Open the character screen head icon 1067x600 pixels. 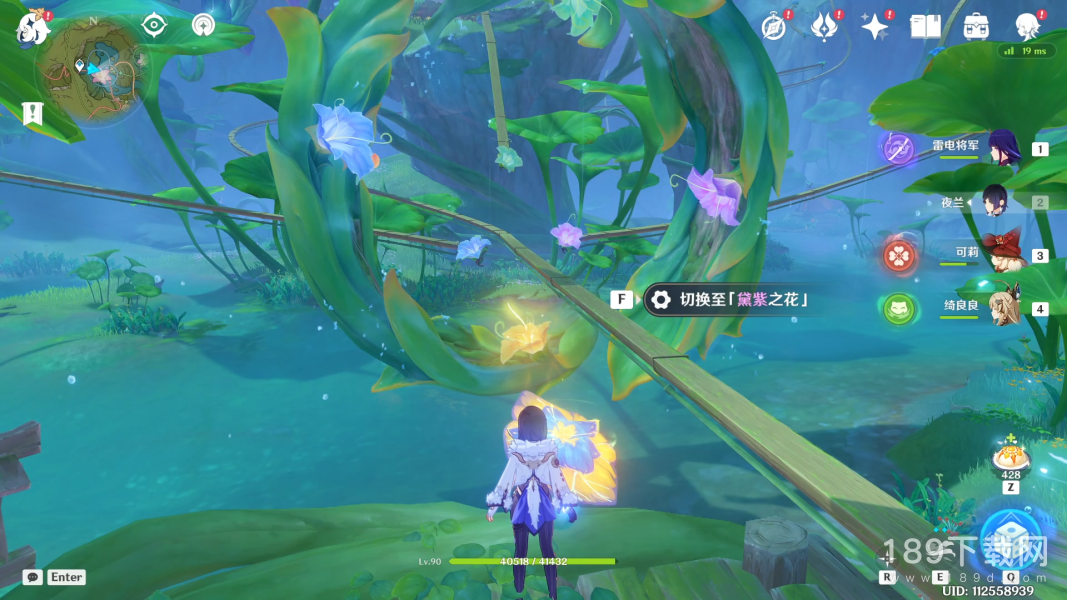pyautogui.click(x=1027, y=27)
